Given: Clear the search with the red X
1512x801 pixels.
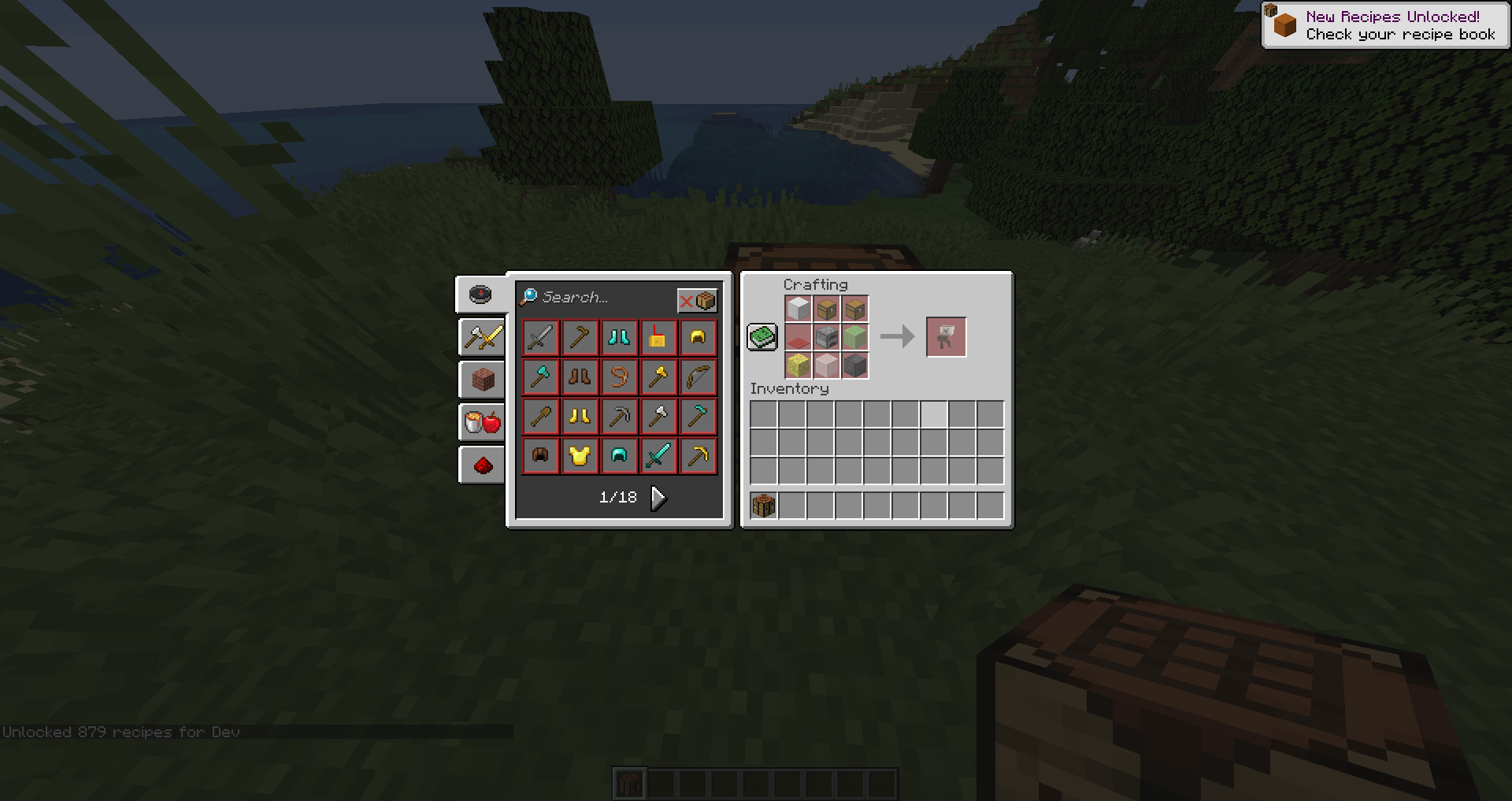Looking at the screenshot, I should (687, 300).
